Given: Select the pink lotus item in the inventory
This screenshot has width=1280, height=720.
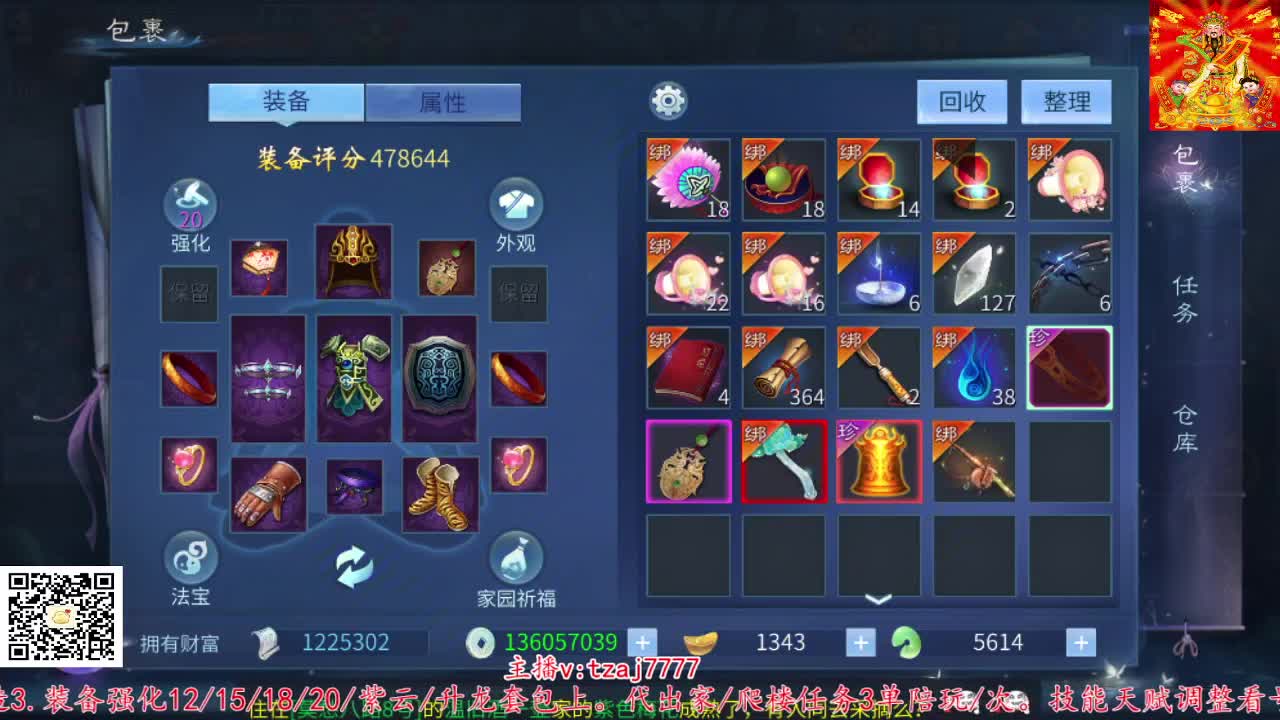Looking at the screenshot, I should point(688,180).
